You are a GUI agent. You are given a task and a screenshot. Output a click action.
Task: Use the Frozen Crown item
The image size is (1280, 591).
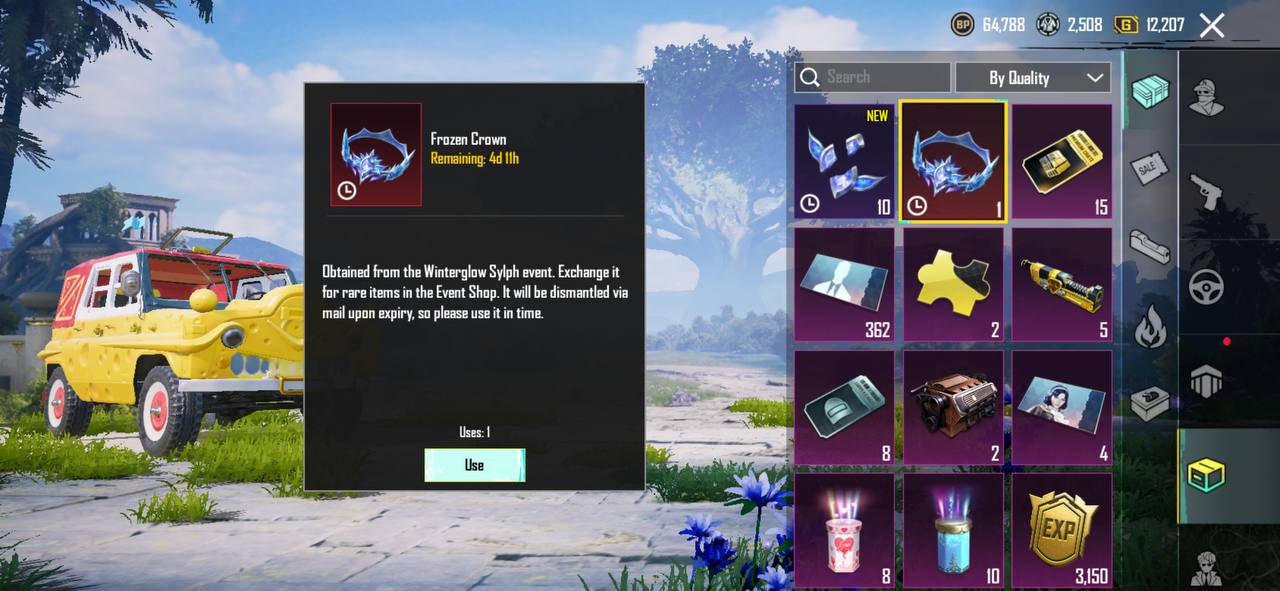point(474,465)
